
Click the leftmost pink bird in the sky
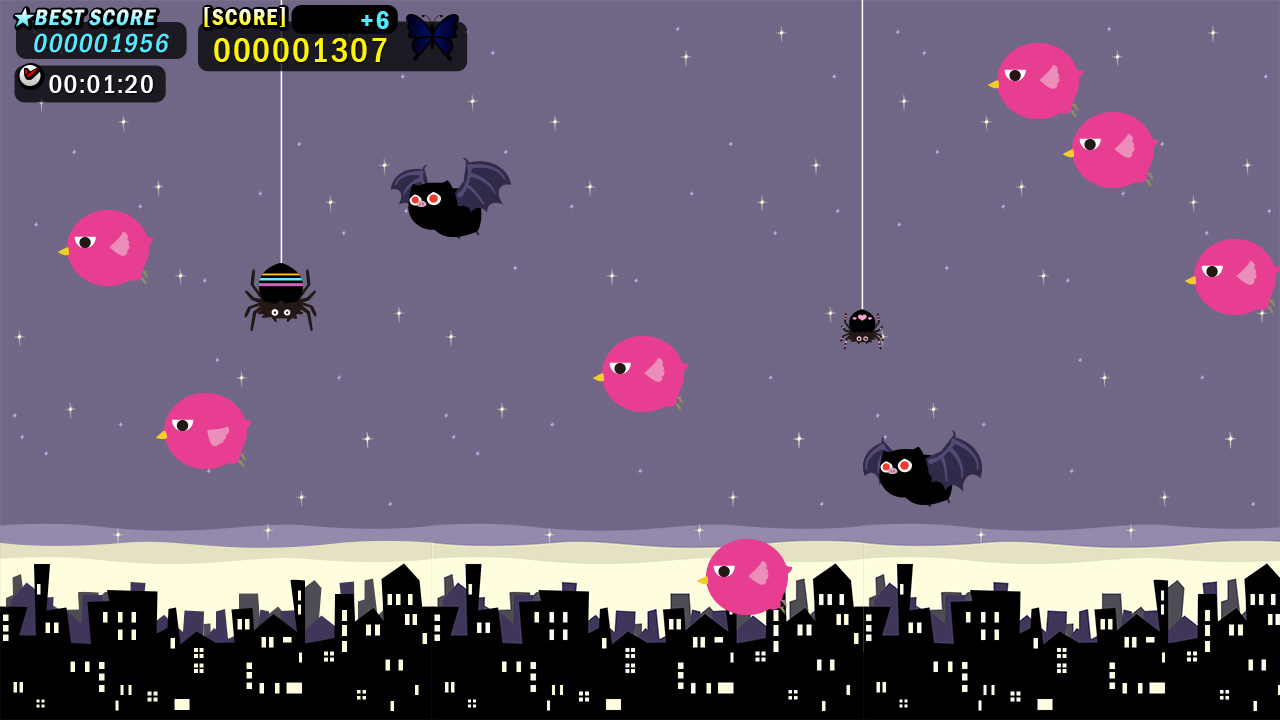110,245
